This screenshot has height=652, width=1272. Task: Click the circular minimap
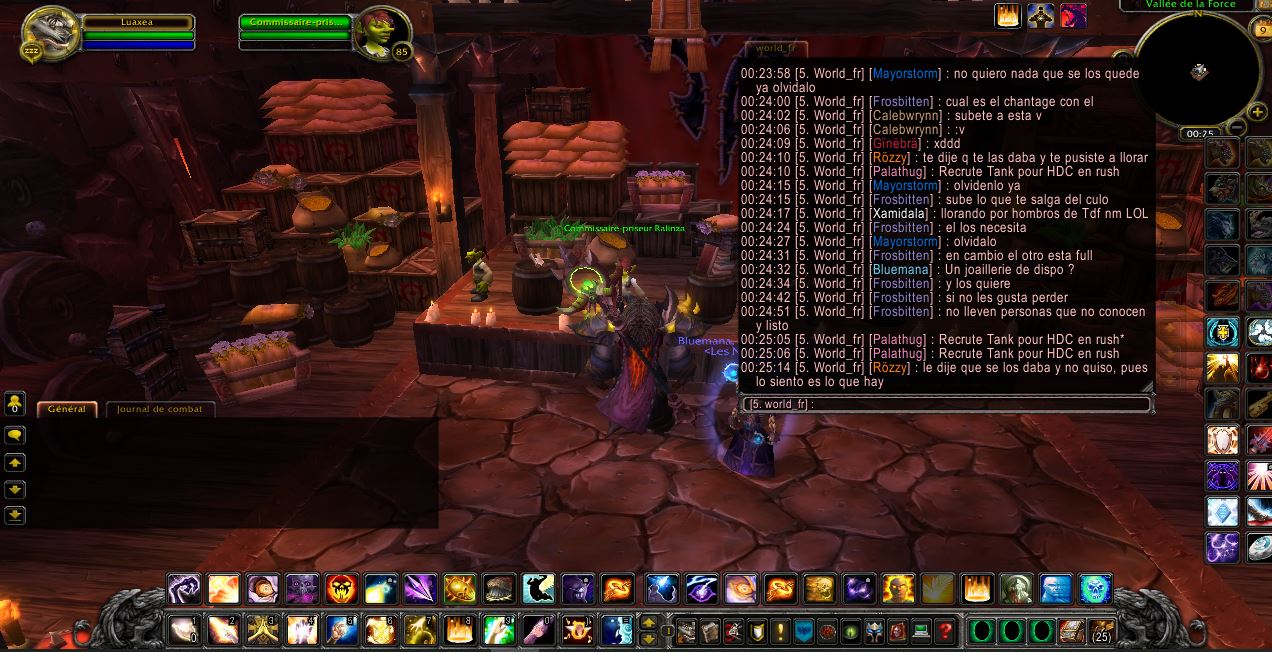(1198, 70)
